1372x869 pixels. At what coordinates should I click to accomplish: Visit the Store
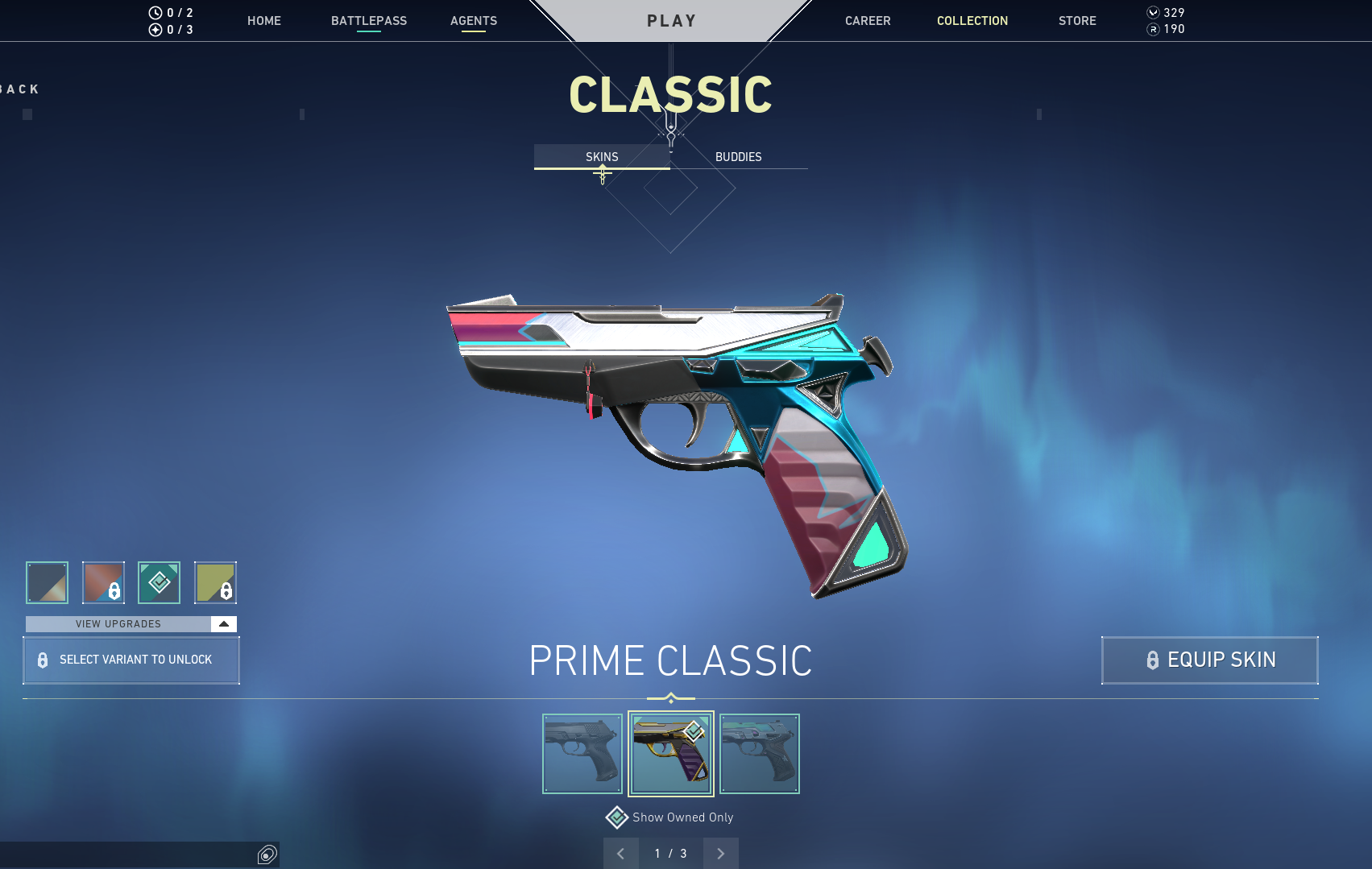coord(1077,21)
